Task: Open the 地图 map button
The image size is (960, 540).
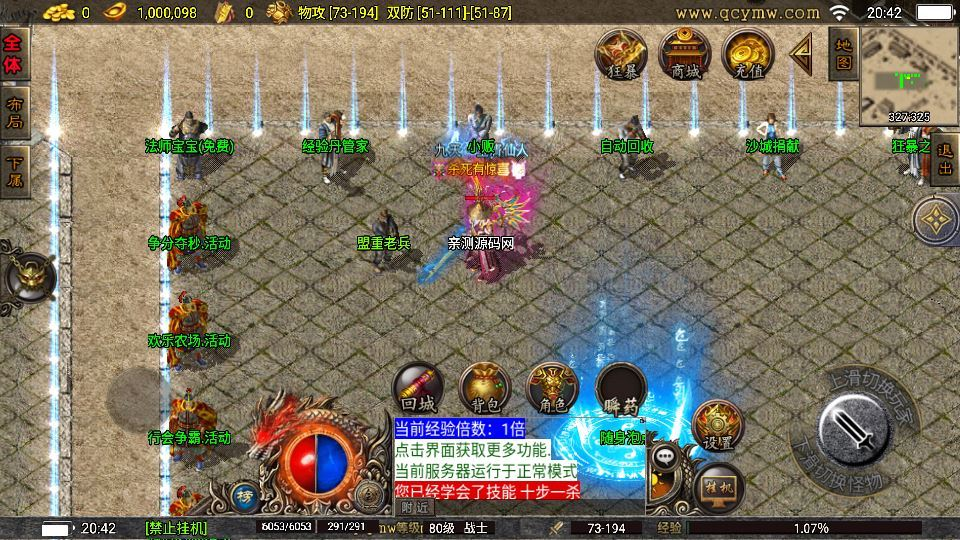Action: [843, 53]
